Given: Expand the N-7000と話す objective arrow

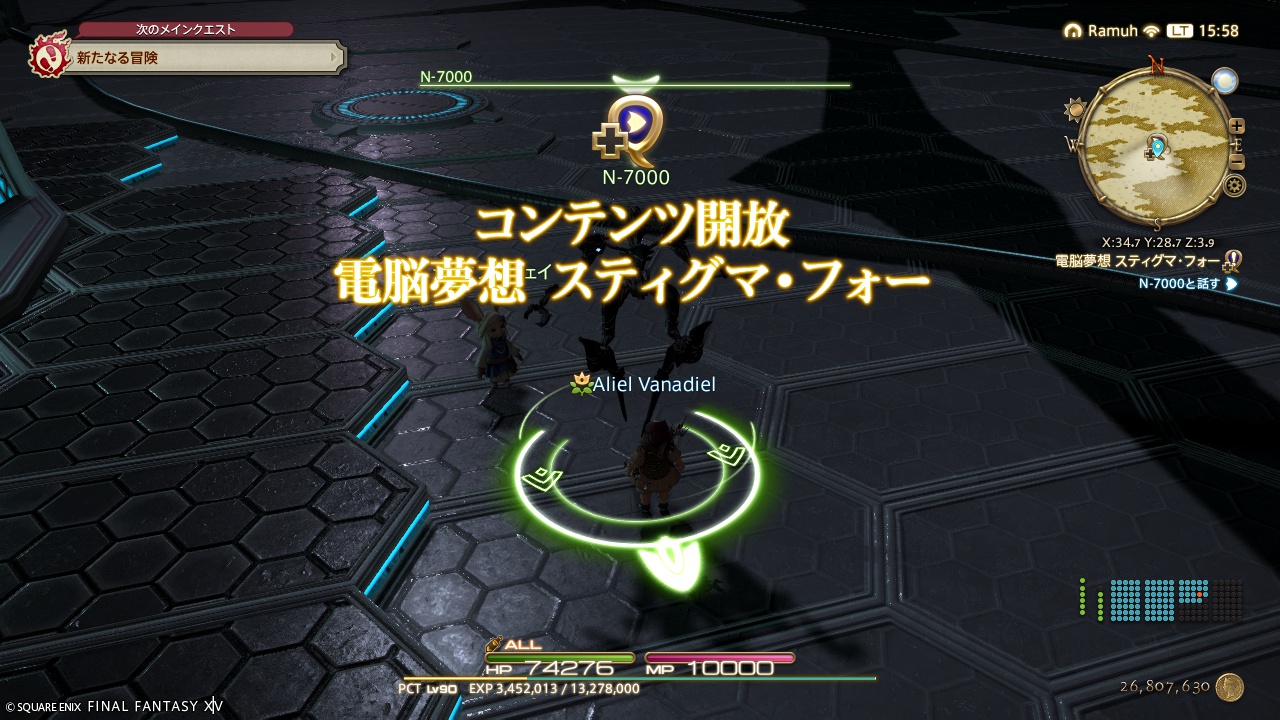Looking at the screenshot, I should [1231, 284].
